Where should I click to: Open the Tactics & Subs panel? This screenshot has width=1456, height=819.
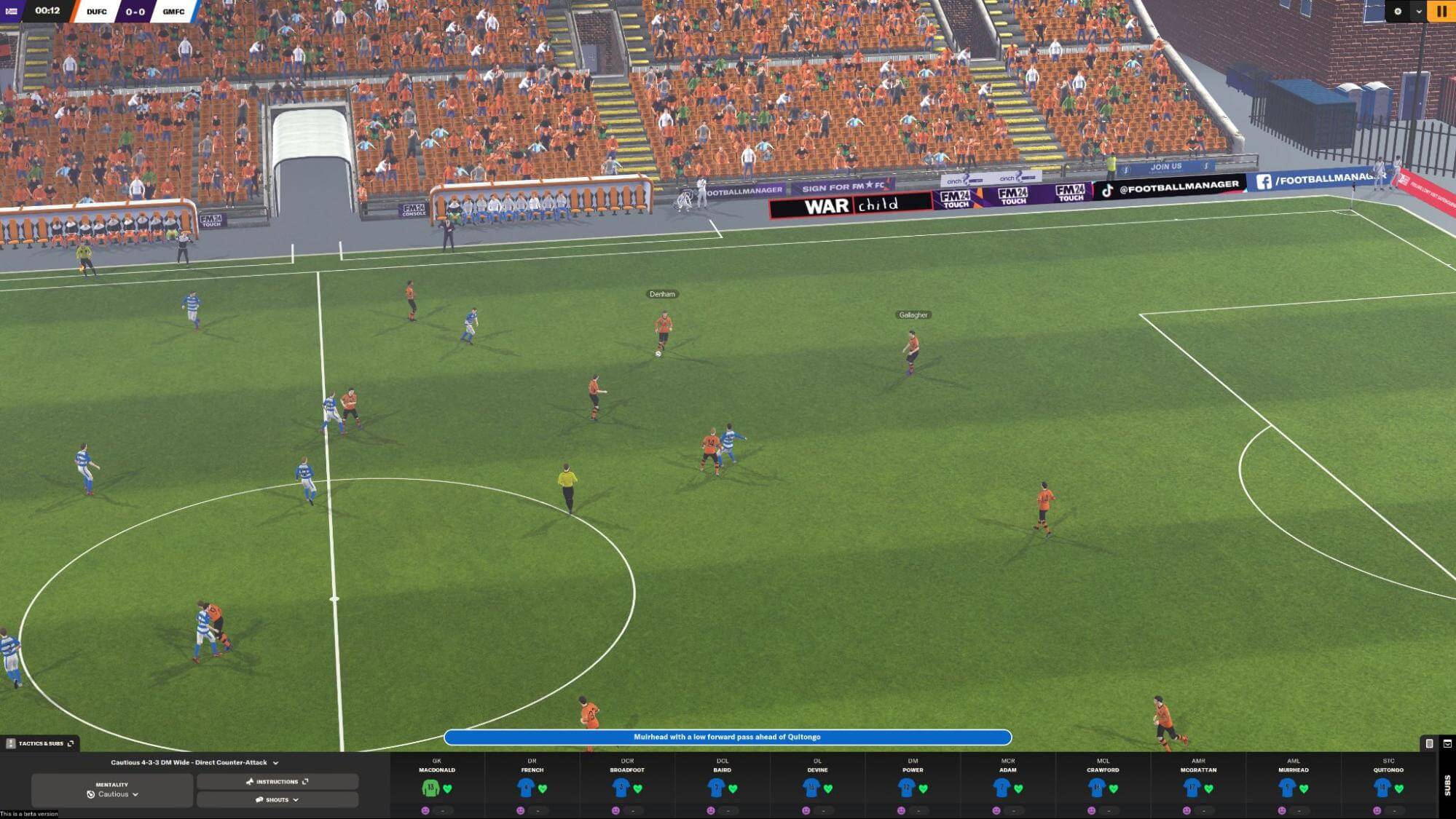click(41, 743)
